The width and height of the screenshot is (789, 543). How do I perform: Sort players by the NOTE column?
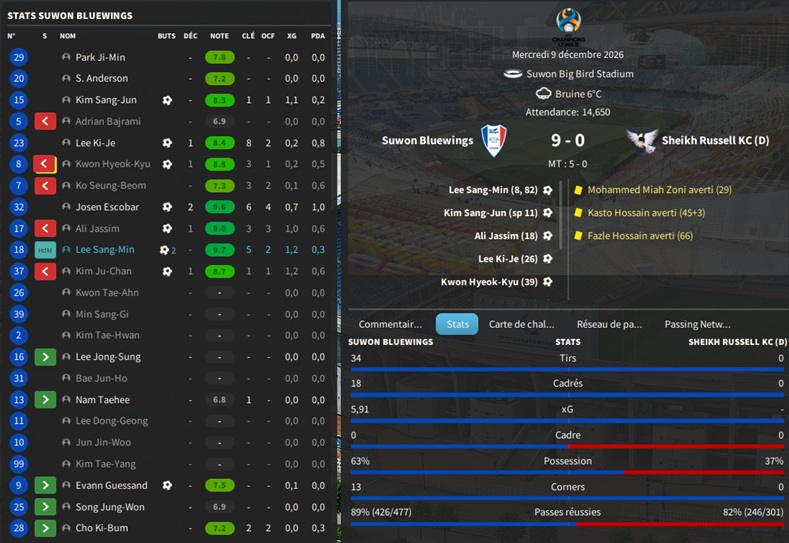pos(219,36)
